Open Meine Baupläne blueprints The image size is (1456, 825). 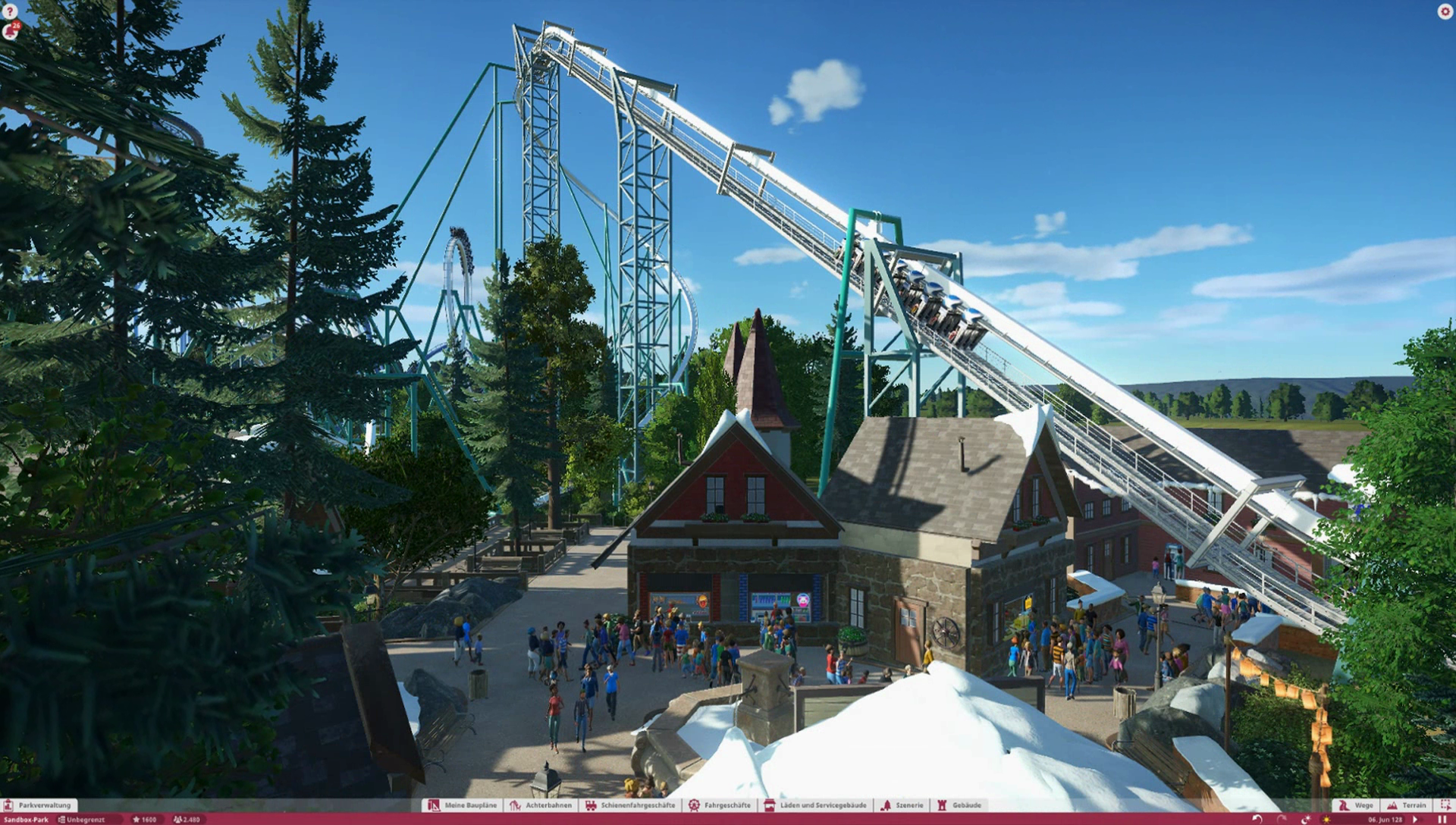pyautogui.click(x=463, y=805)
